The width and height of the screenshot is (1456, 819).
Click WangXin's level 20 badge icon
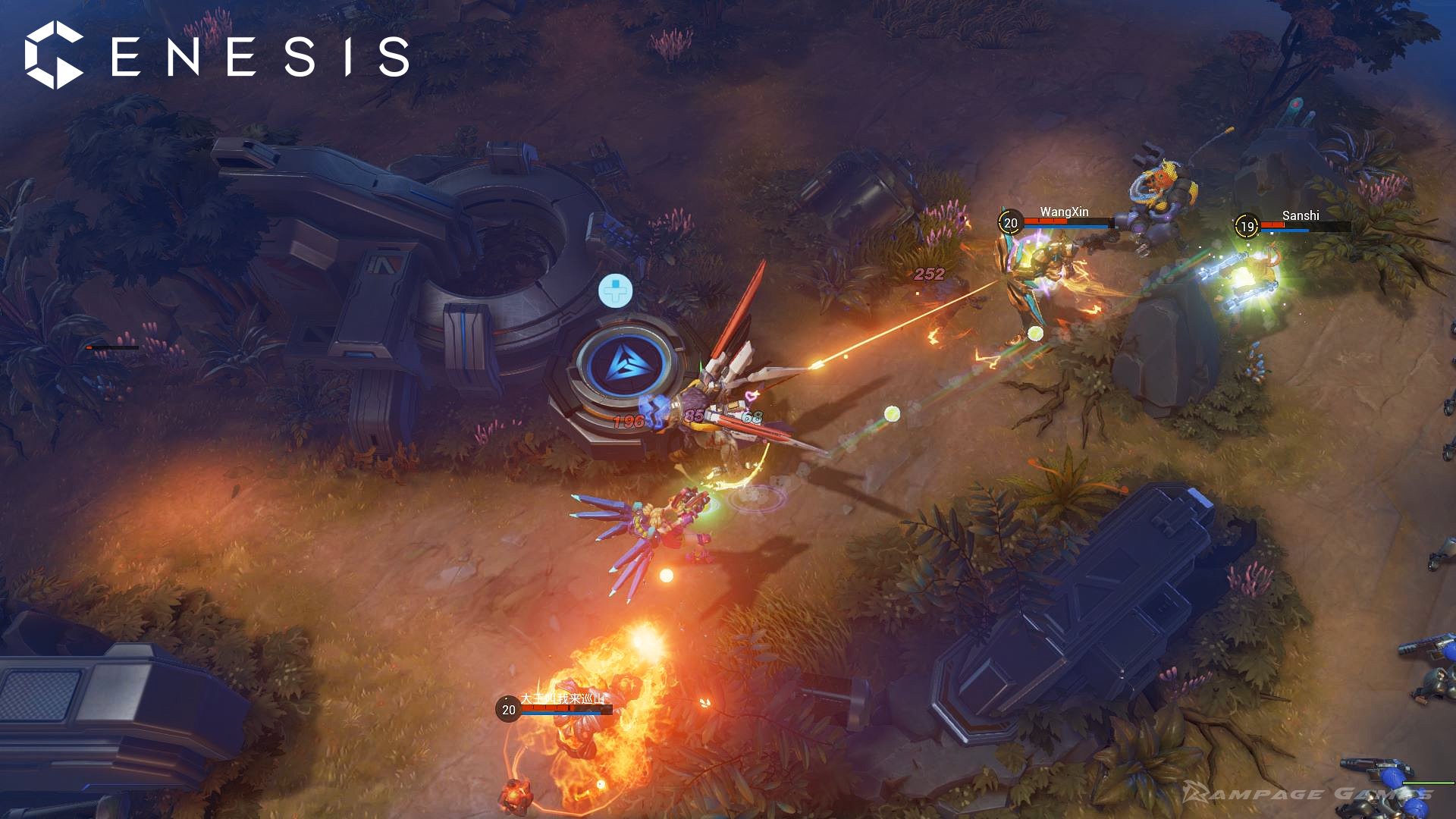pos(1011,223)
